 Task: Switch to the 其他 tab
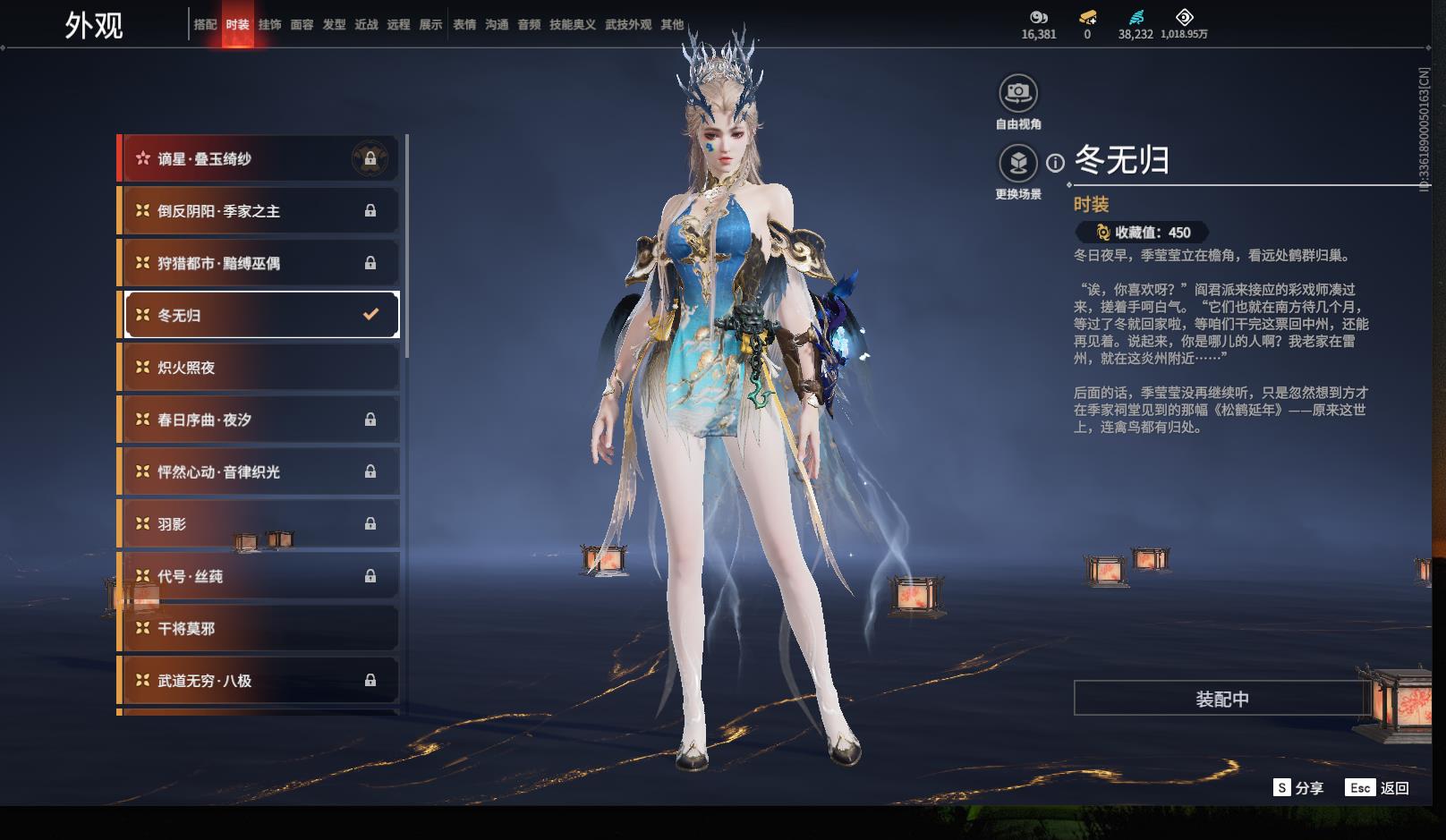[672, 25]
